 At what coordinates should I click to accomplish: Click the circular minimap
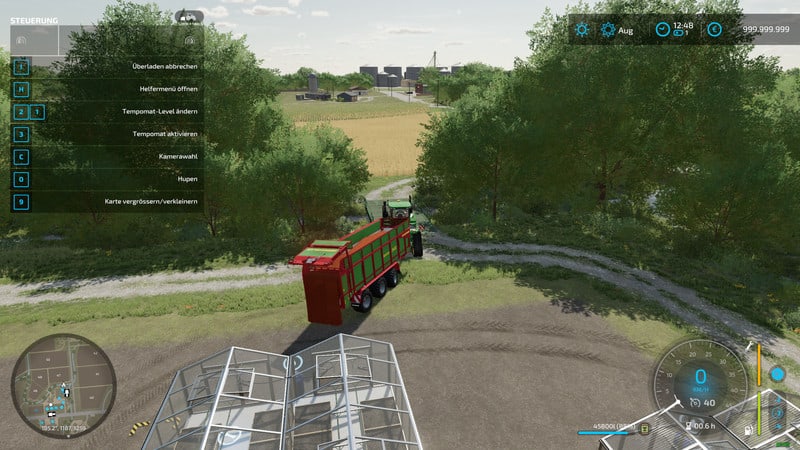(63, 385)
